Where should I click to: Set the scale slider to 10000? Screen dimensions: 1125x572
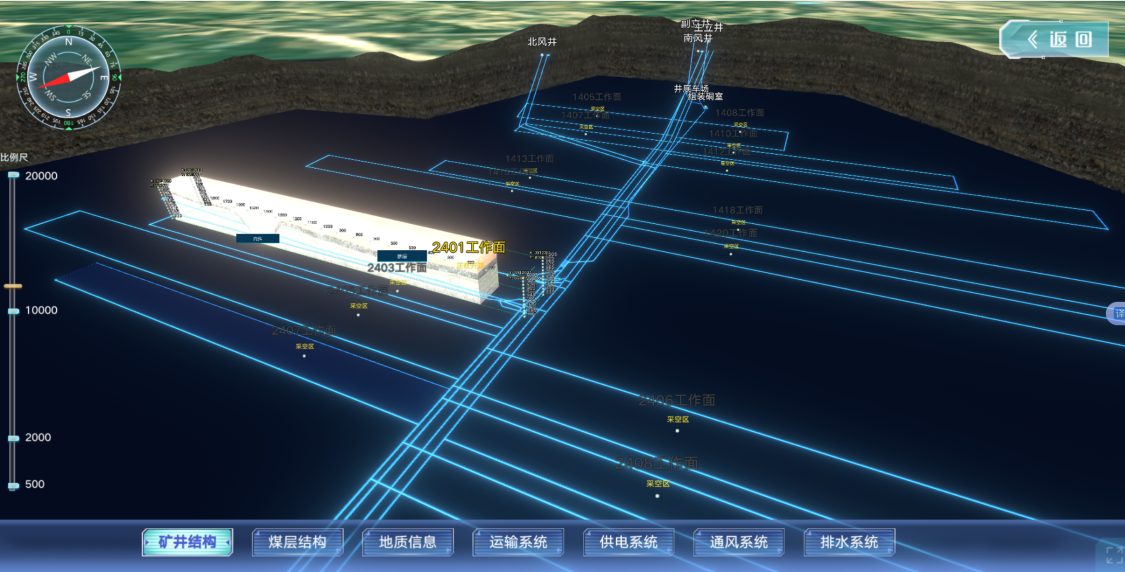[x=13, y=311]
